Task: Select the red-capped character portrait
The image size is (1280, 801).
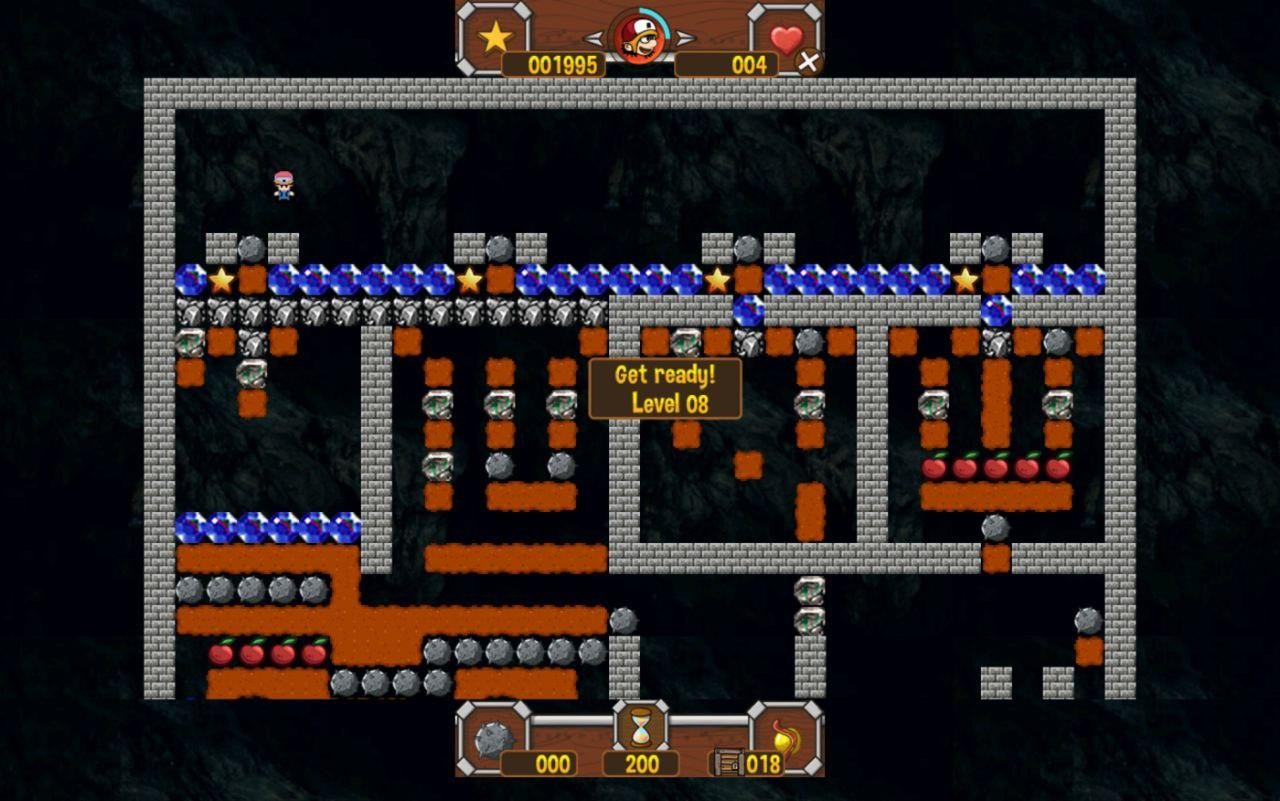Action: [639, 37]
